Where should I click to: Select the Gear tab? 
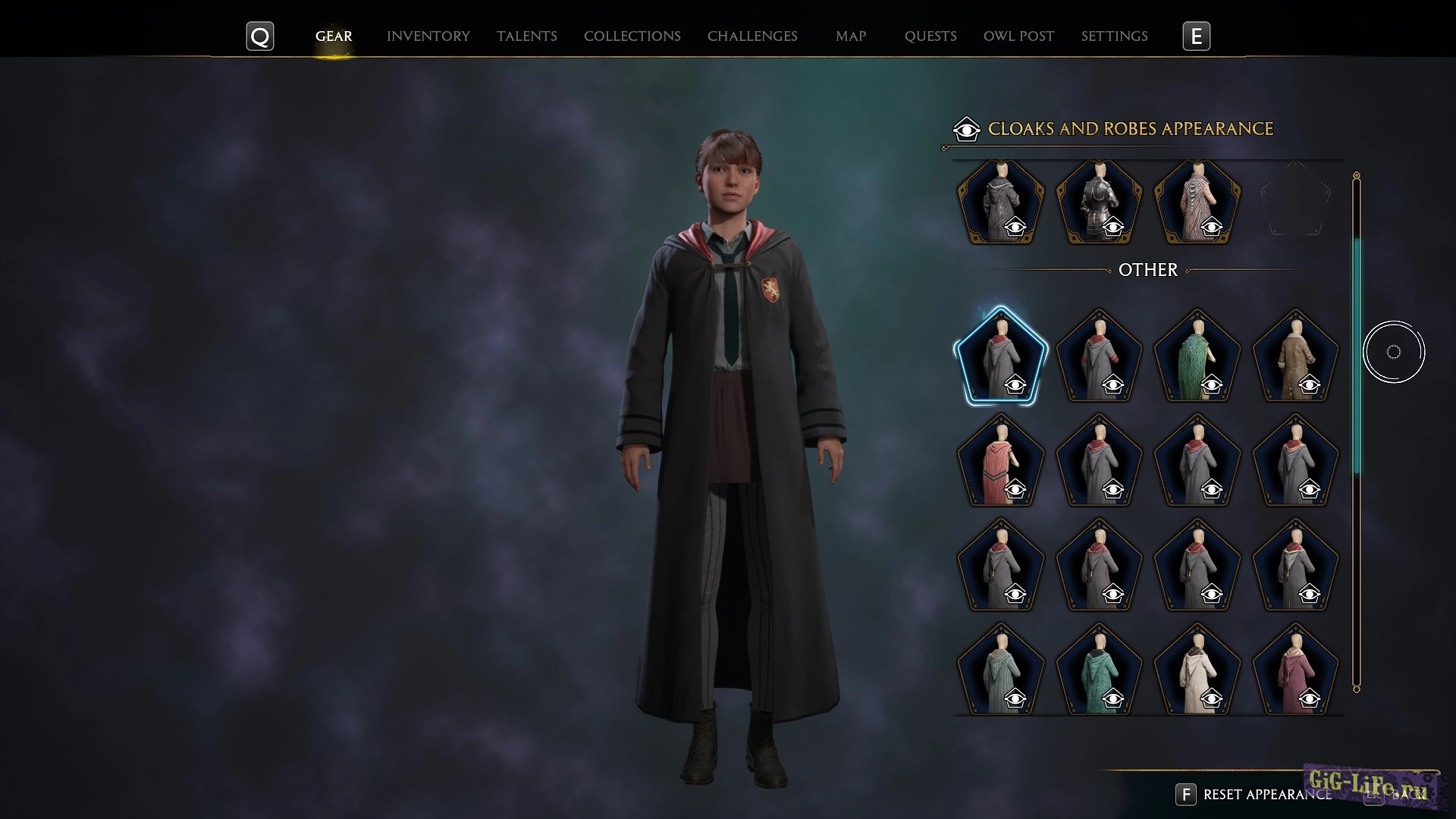click(x=334, y=36)
